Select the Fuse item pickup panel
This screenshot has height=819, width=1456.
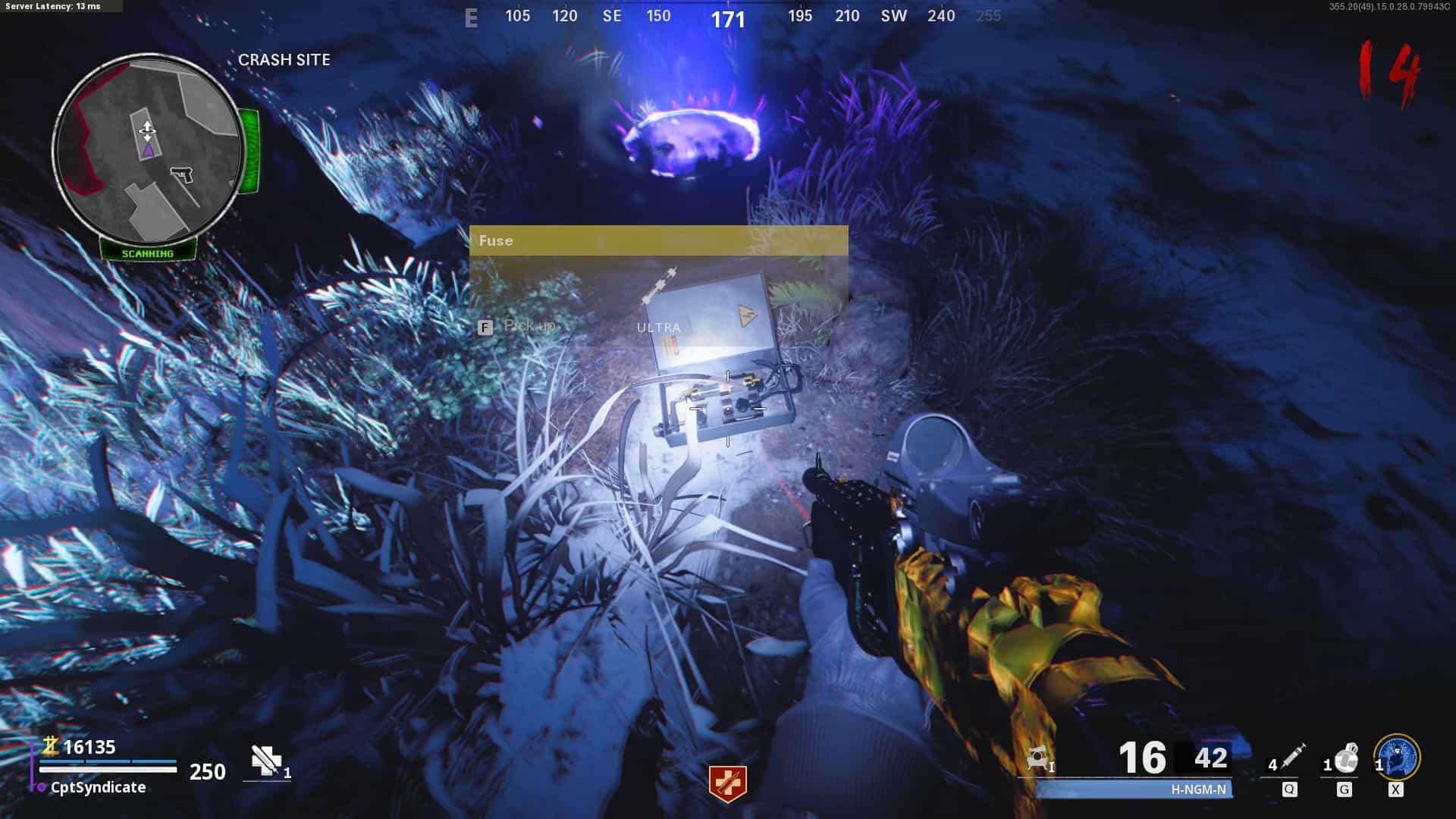pyautogui.click(x=658, y=281)
